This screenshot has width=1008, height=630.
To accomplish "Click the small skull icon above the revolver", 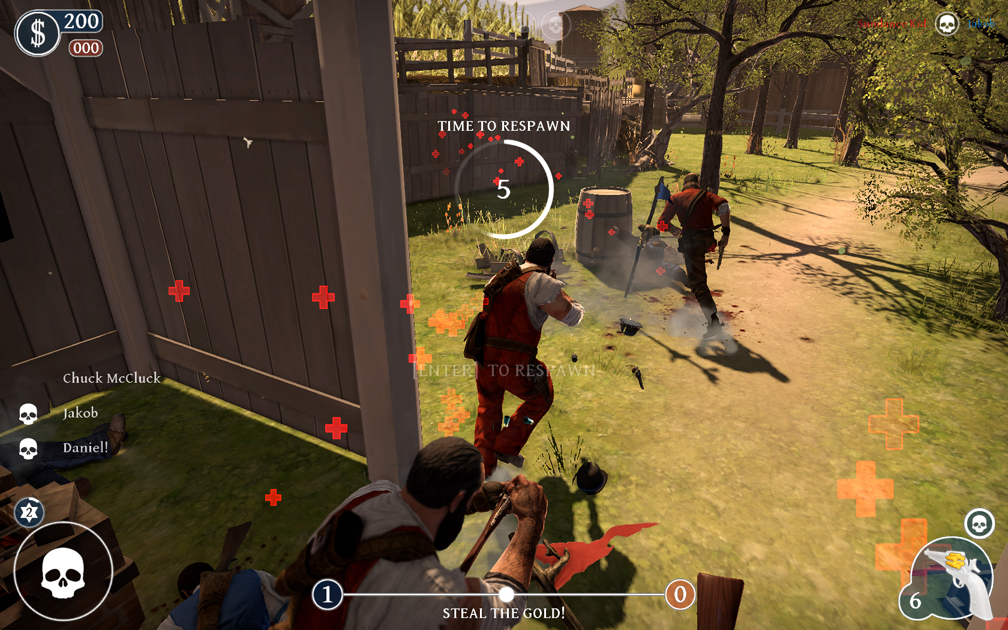I will click(x=979, y=523).
